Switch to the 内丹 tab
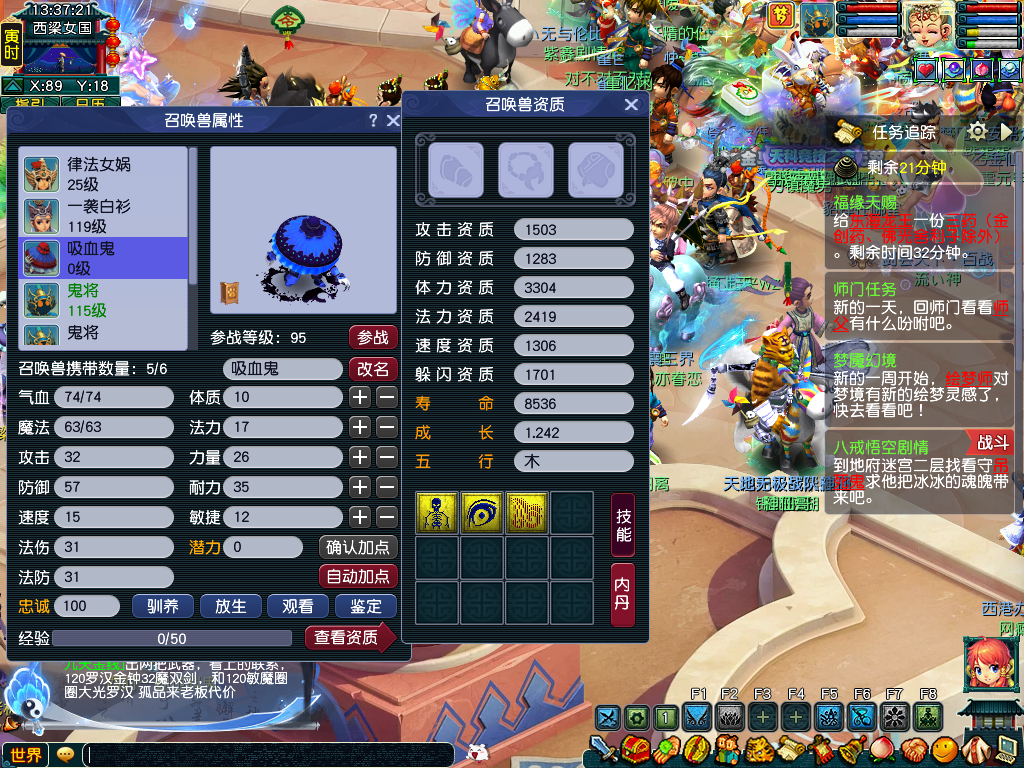 (x=623, y=594)
